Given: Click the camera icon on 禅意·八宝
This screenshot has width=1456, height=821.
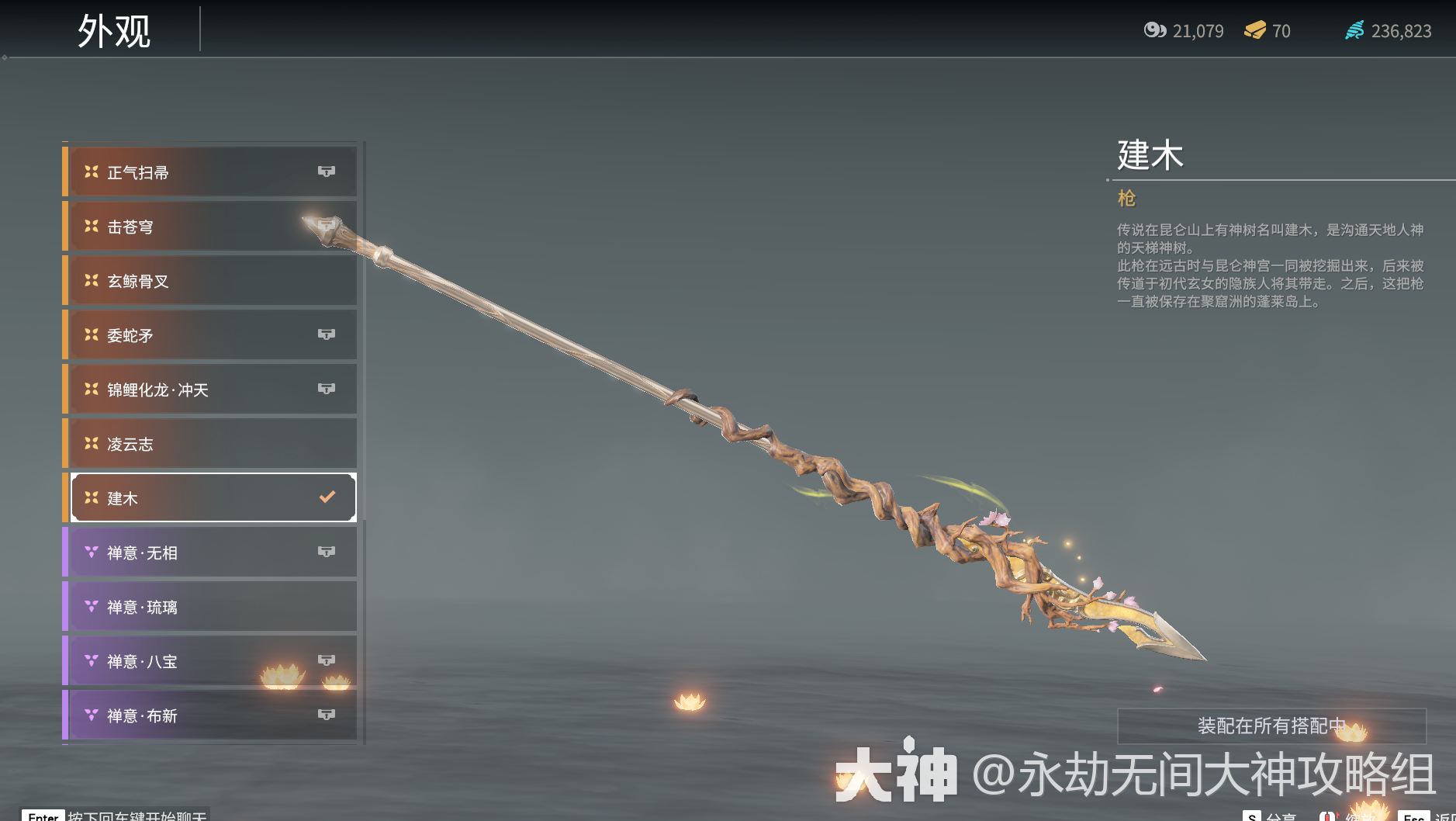Looking at the screenshot, I should pos(327,660).
